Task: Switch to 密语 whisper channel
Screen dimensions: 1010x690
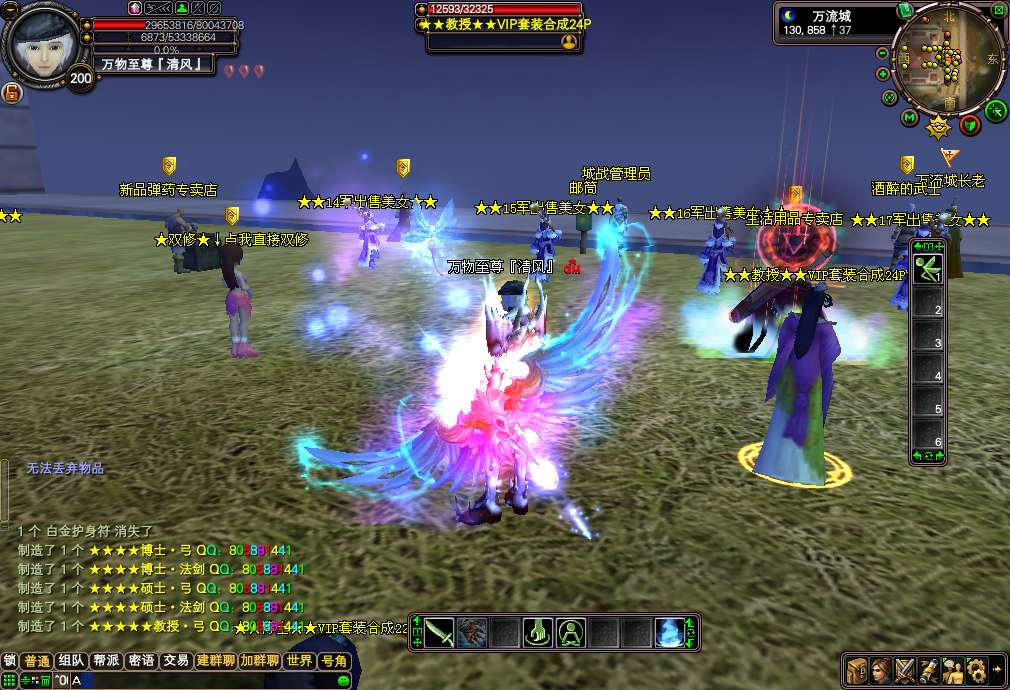Action: pyautogui.click(x=141, y=661)
